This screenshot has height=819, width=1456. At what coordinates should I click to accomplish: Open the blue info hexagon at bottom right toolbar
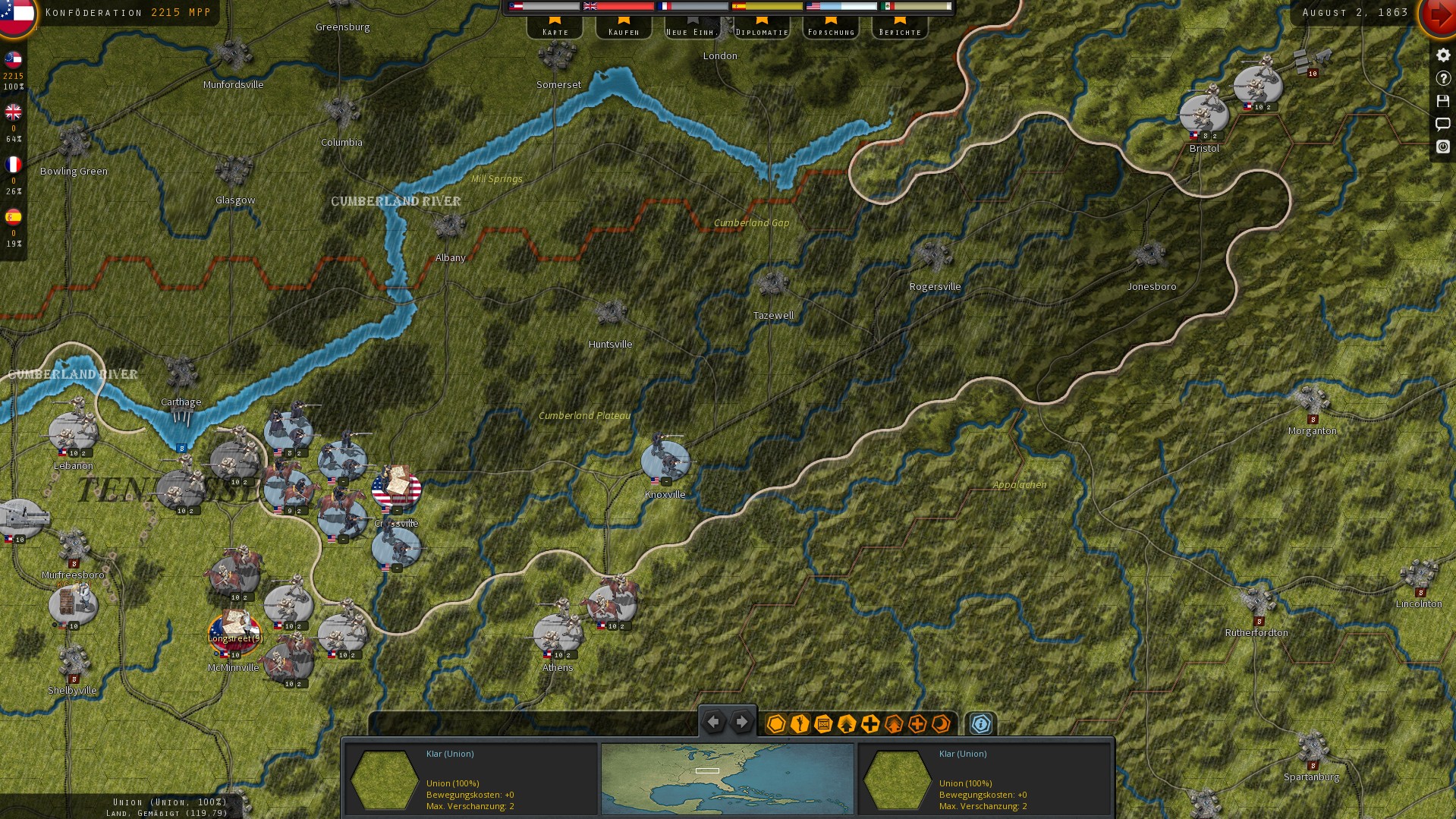click(x=980, y=723)
